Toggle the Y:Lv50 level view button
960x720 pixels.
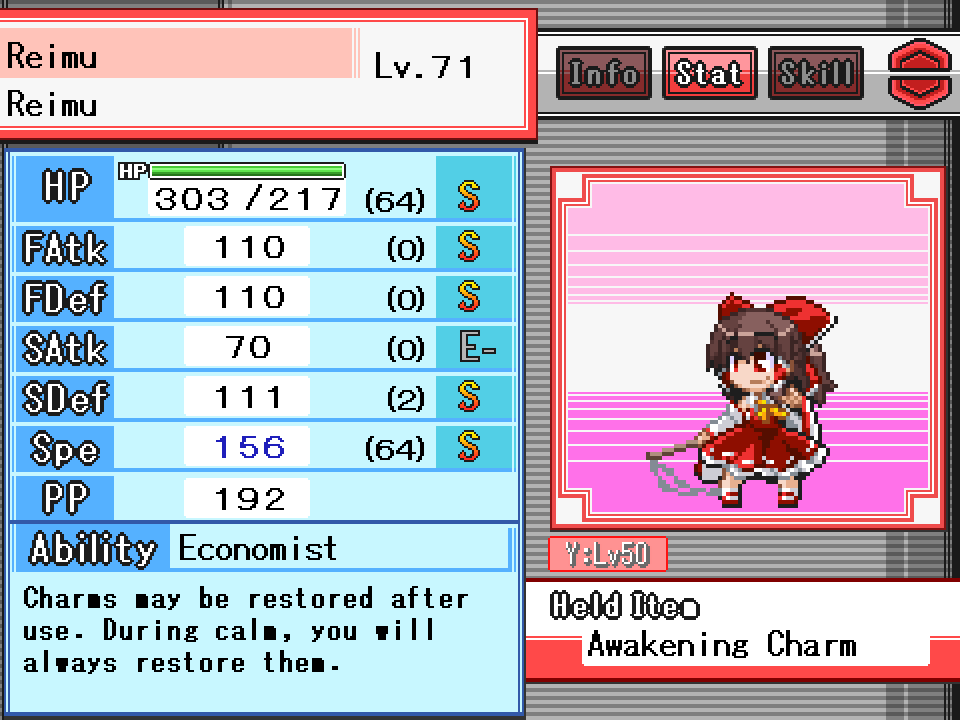click(607, 554)
